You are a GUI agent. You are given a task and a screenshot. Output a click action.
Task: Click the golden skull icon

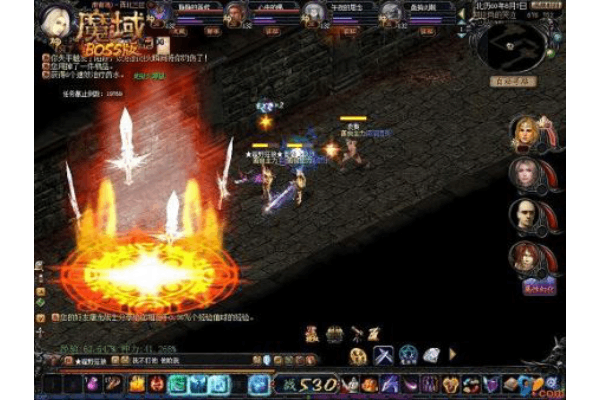click(358, 354)
